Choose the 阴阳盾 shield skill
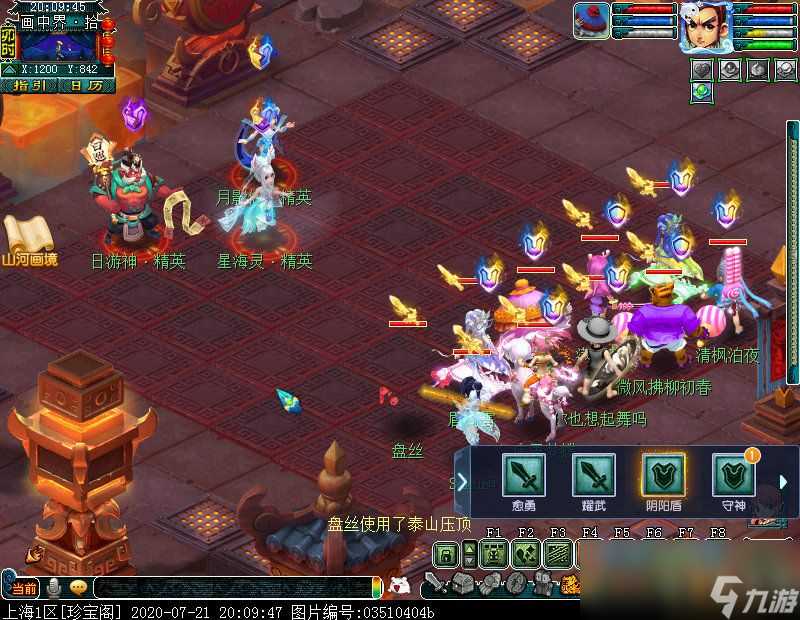Screen dimensions: 800x620 662,476
